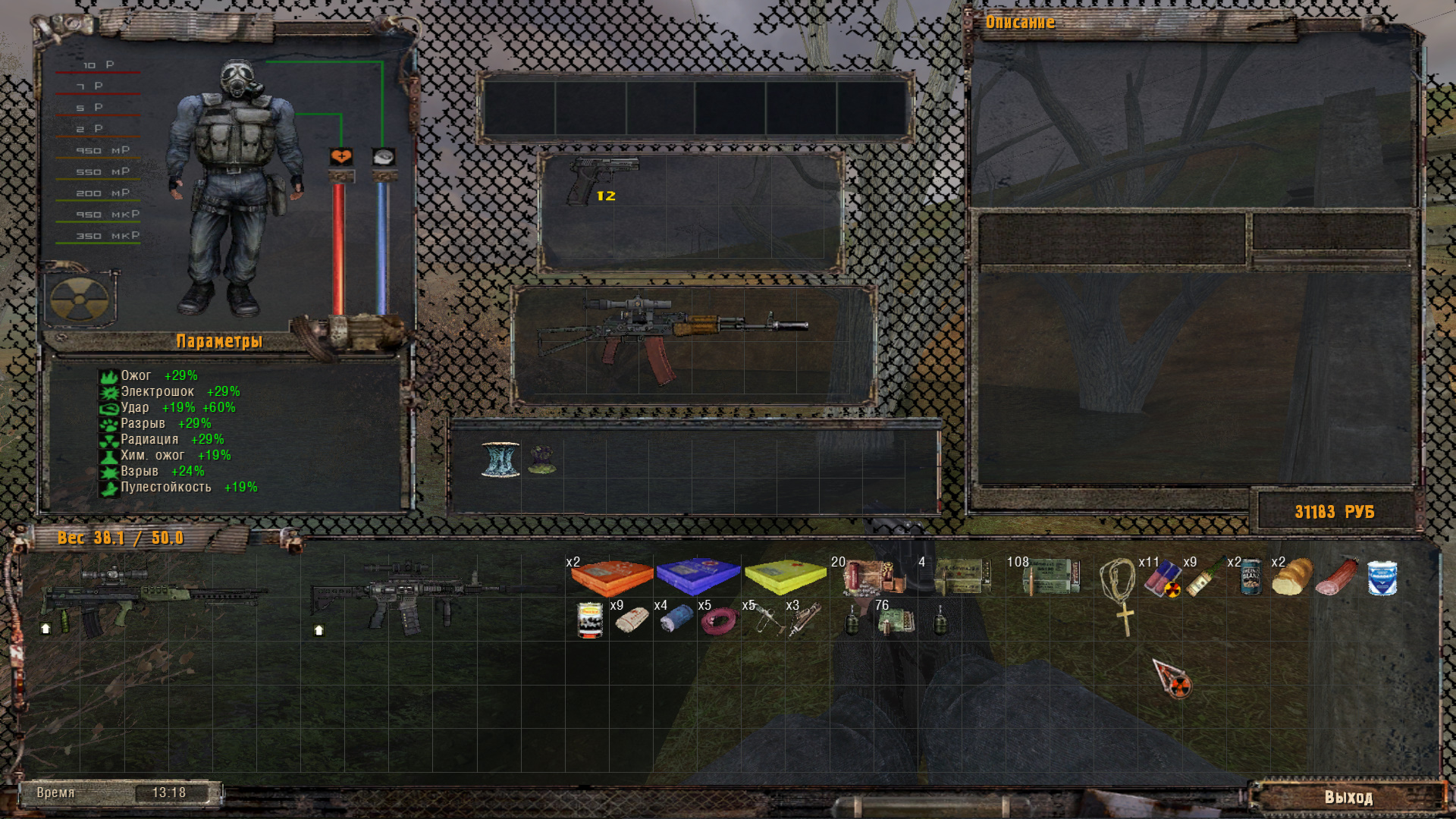Click the Выход exit button

pos(1348,797)
